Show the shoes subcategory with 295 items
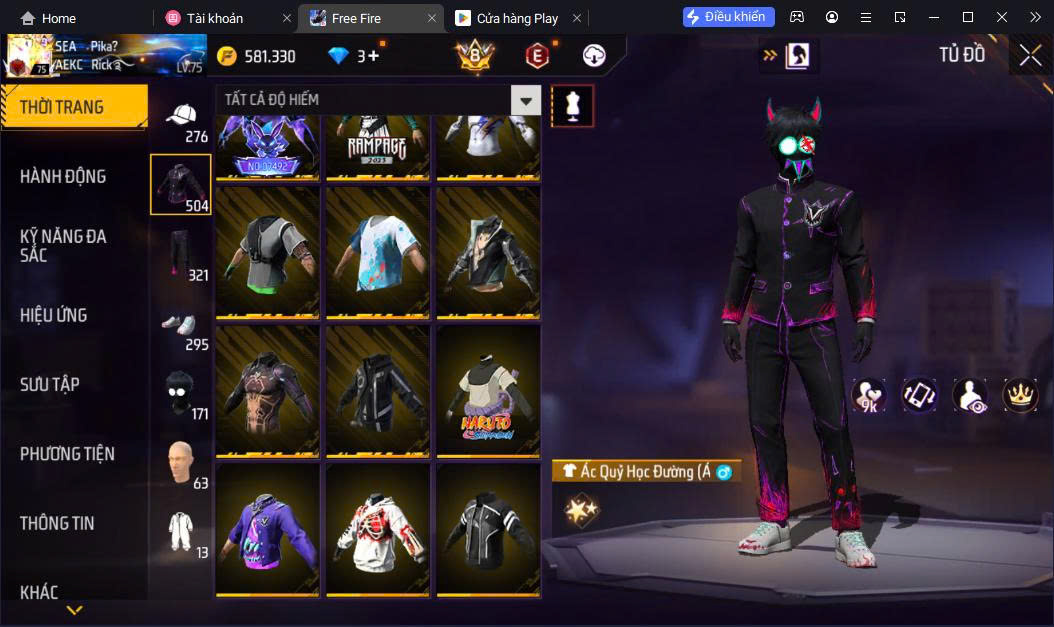 [181, 326]
